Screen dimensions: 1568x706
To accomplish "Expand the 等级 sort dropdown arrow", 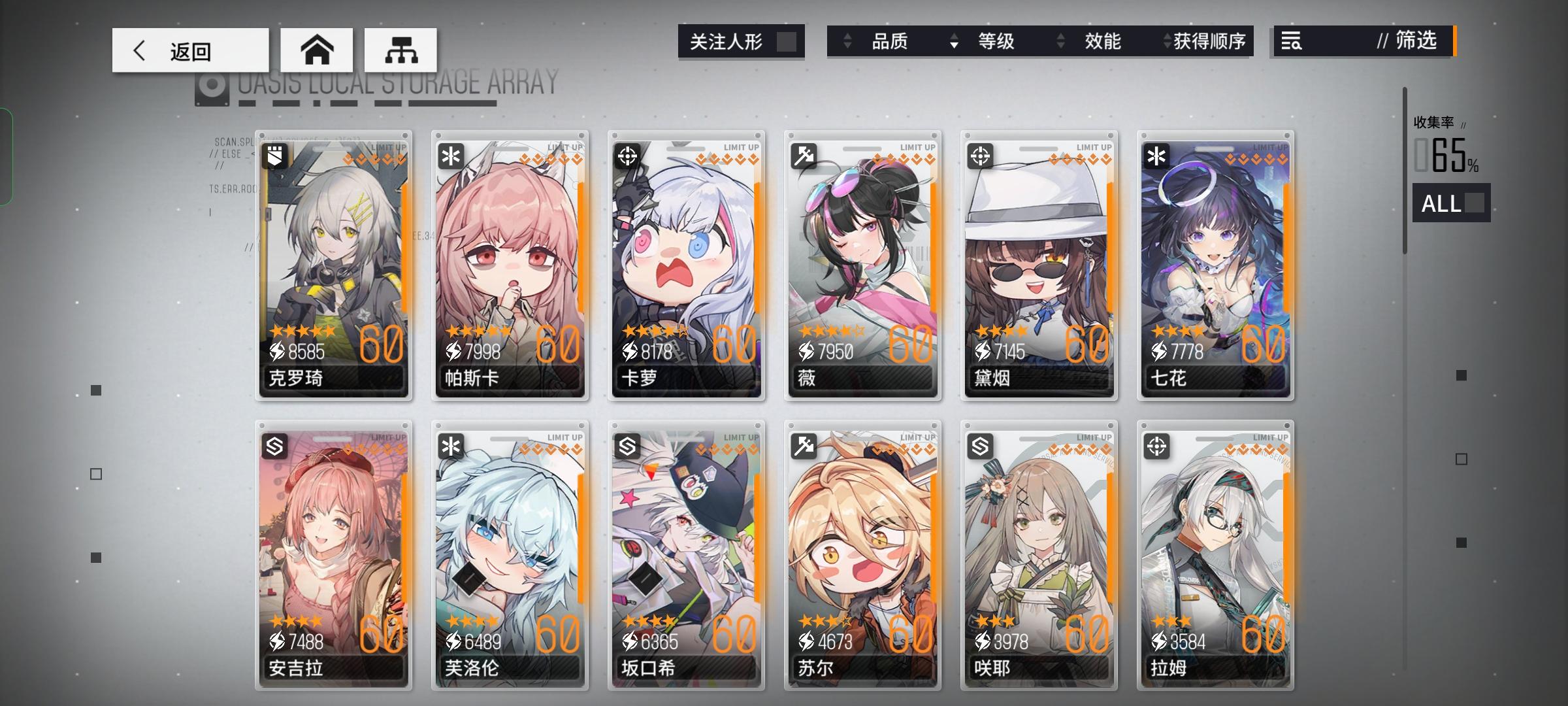I will pos(954,41).
